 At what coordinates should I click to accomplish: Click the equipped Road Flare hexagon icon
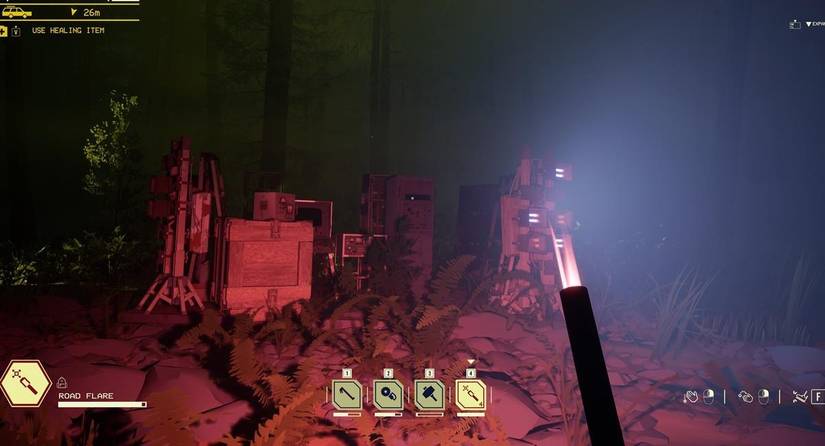25,384
